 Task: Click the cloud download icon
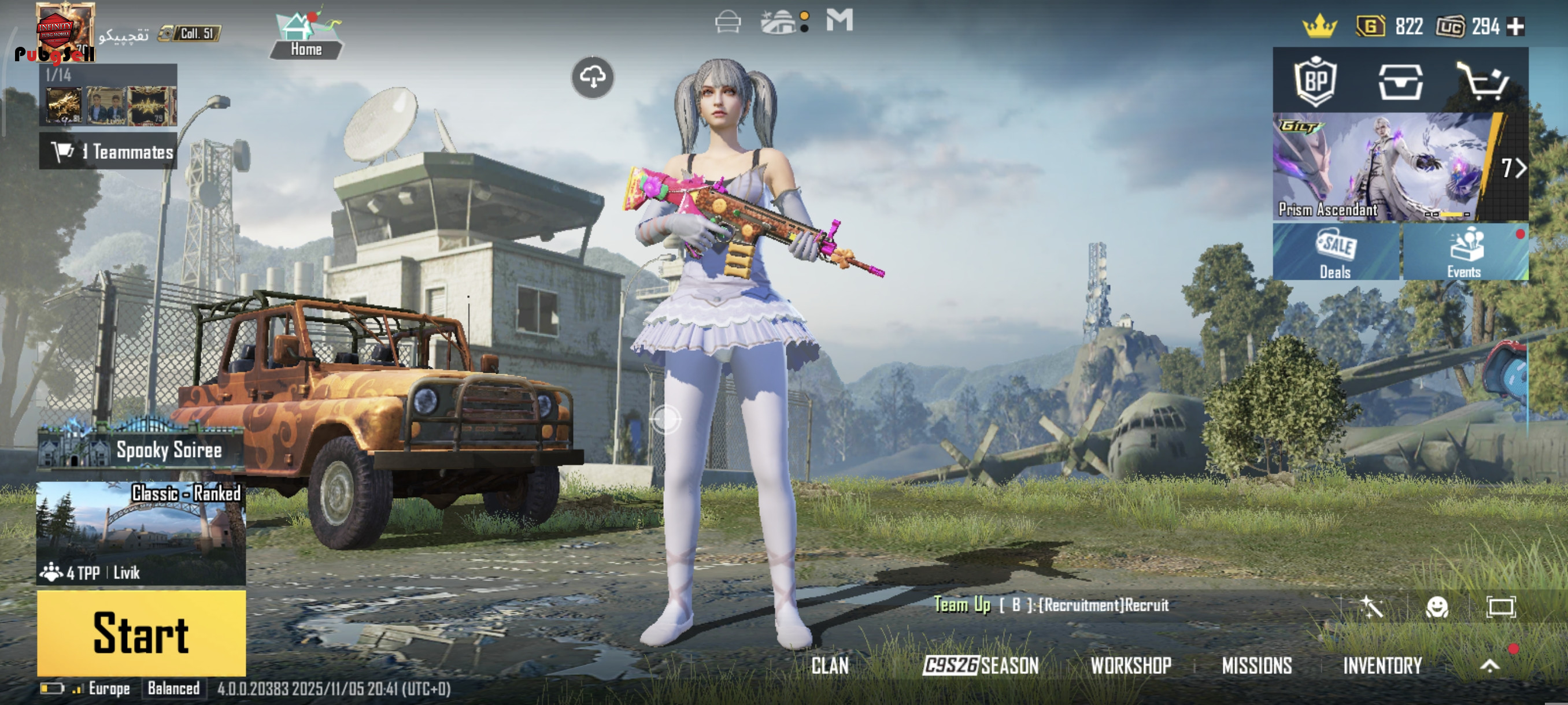tap(592, 77)
